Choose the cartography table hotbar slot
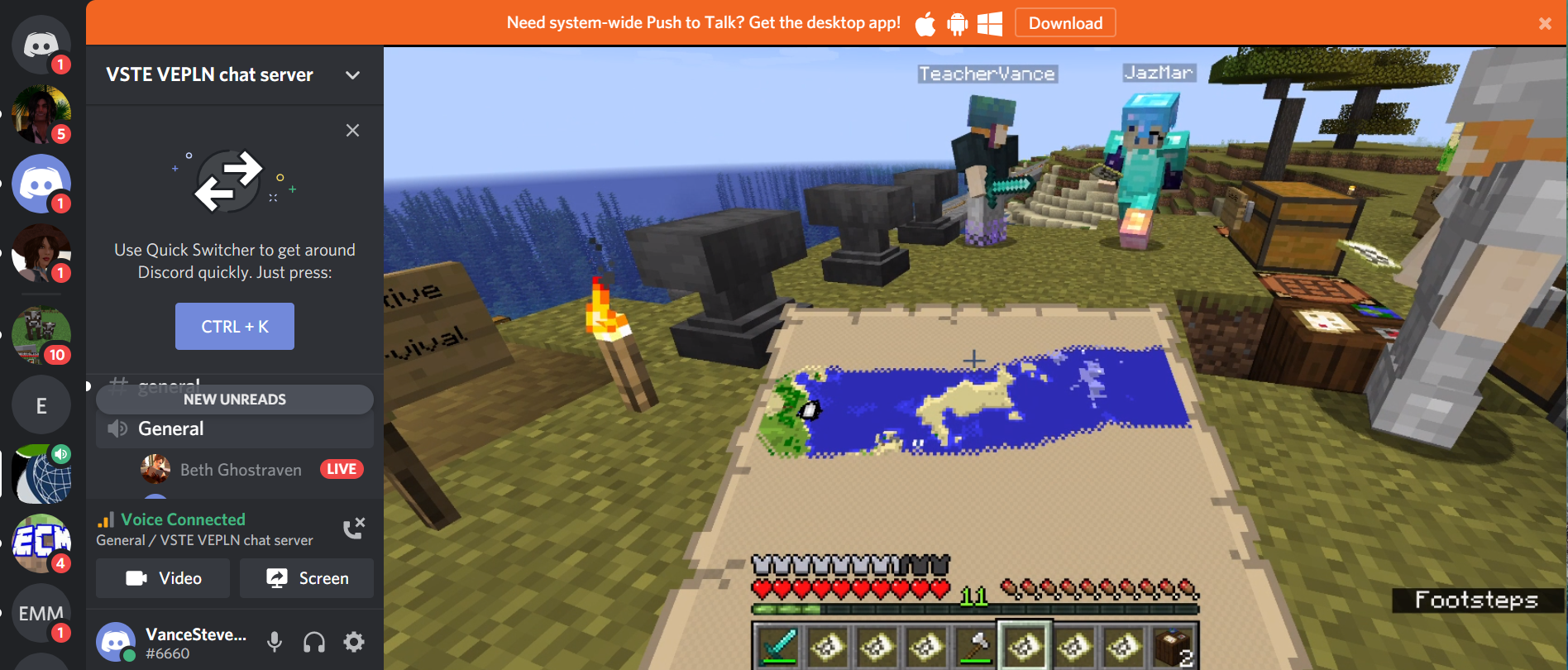 pos(1174,646)
